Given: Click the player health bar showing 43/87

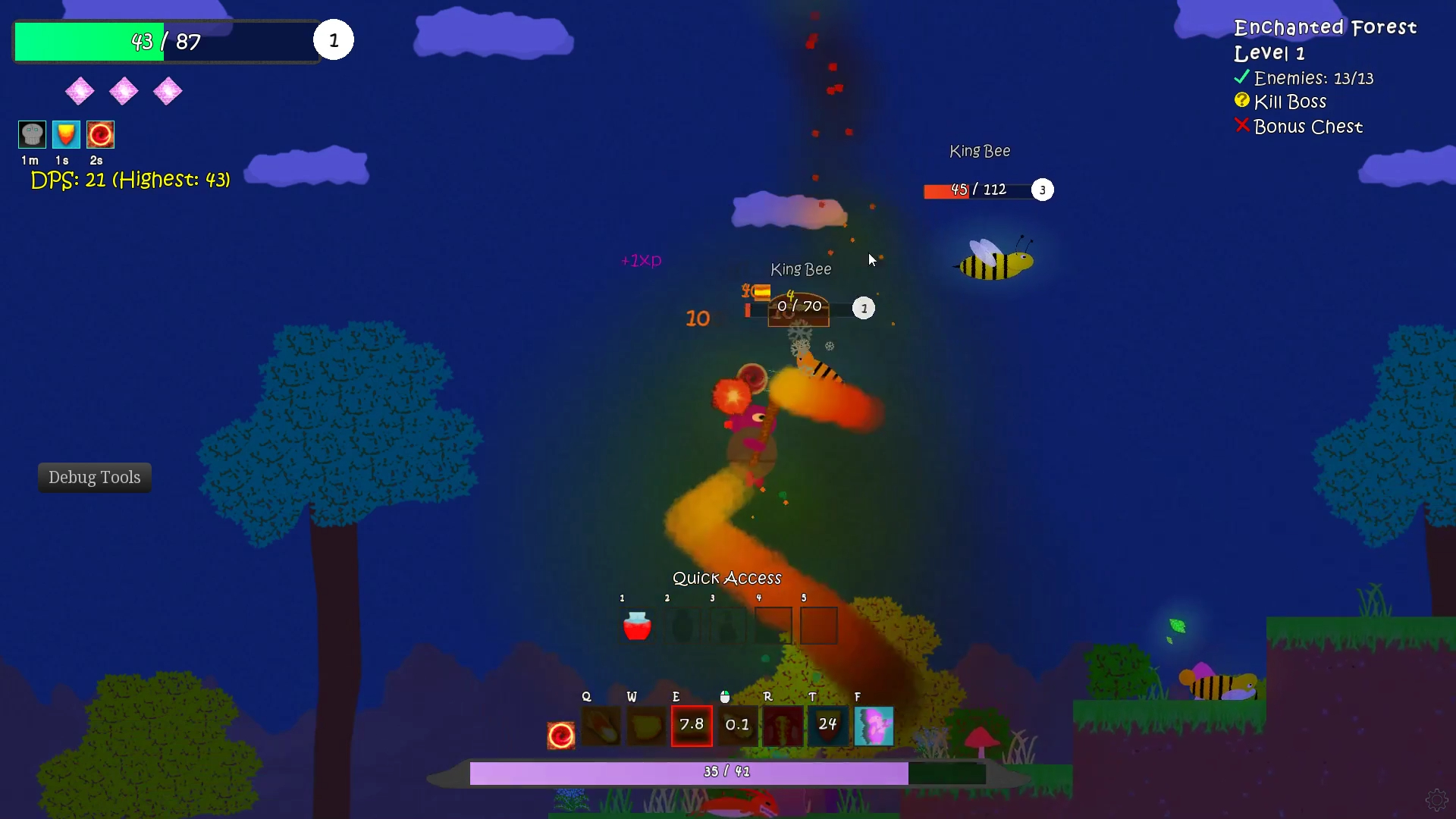Looking at the screenshot, I should (163, 42).
